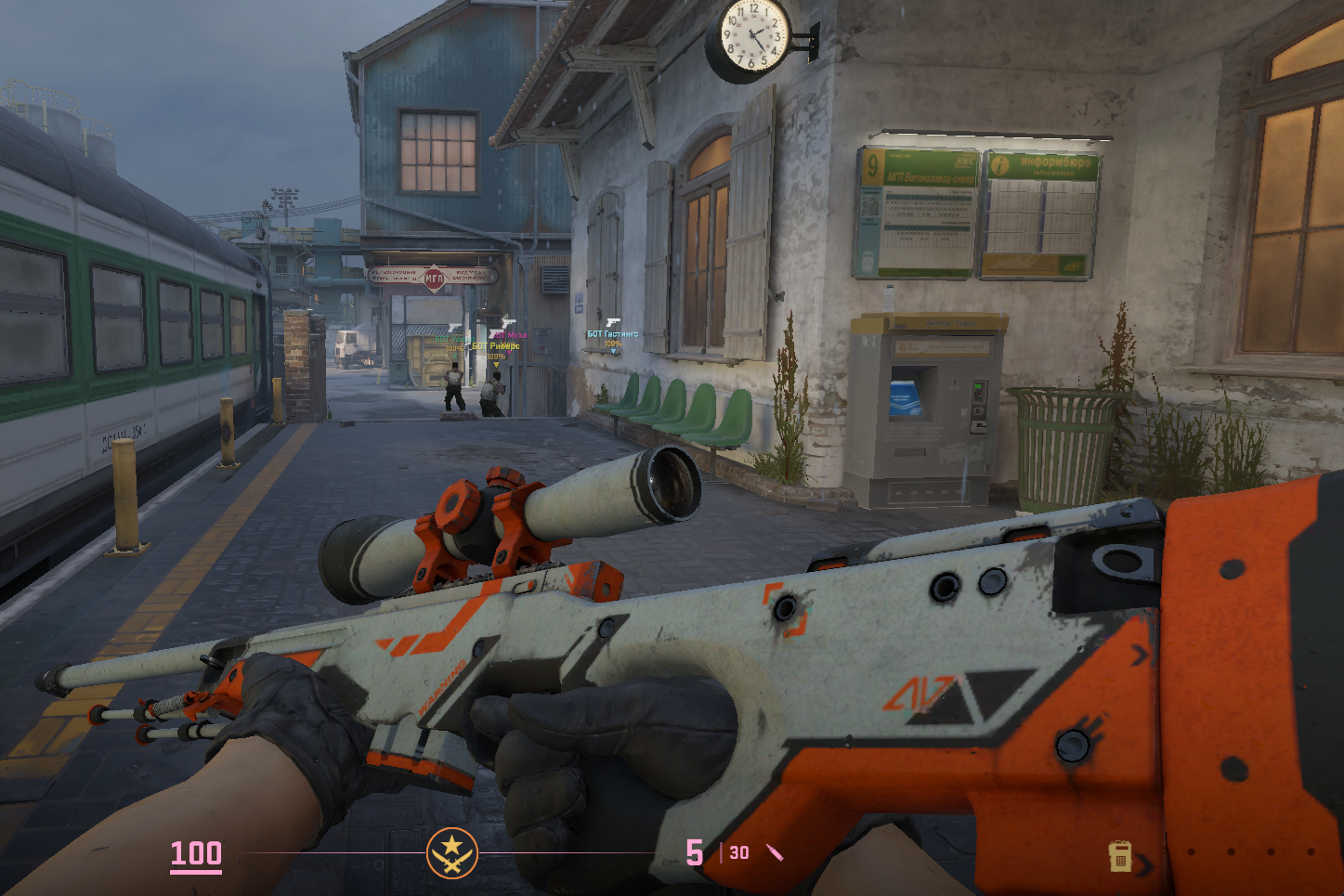Select teammate marker БОТ Гастингс
Screen dimensions: 1344x896
click(x=612, y=334)
